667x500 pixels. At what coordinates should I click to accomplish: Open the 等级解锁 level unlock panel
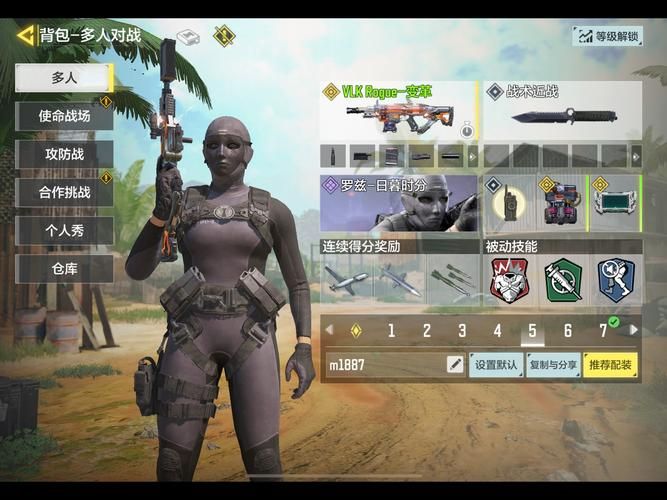606,36
